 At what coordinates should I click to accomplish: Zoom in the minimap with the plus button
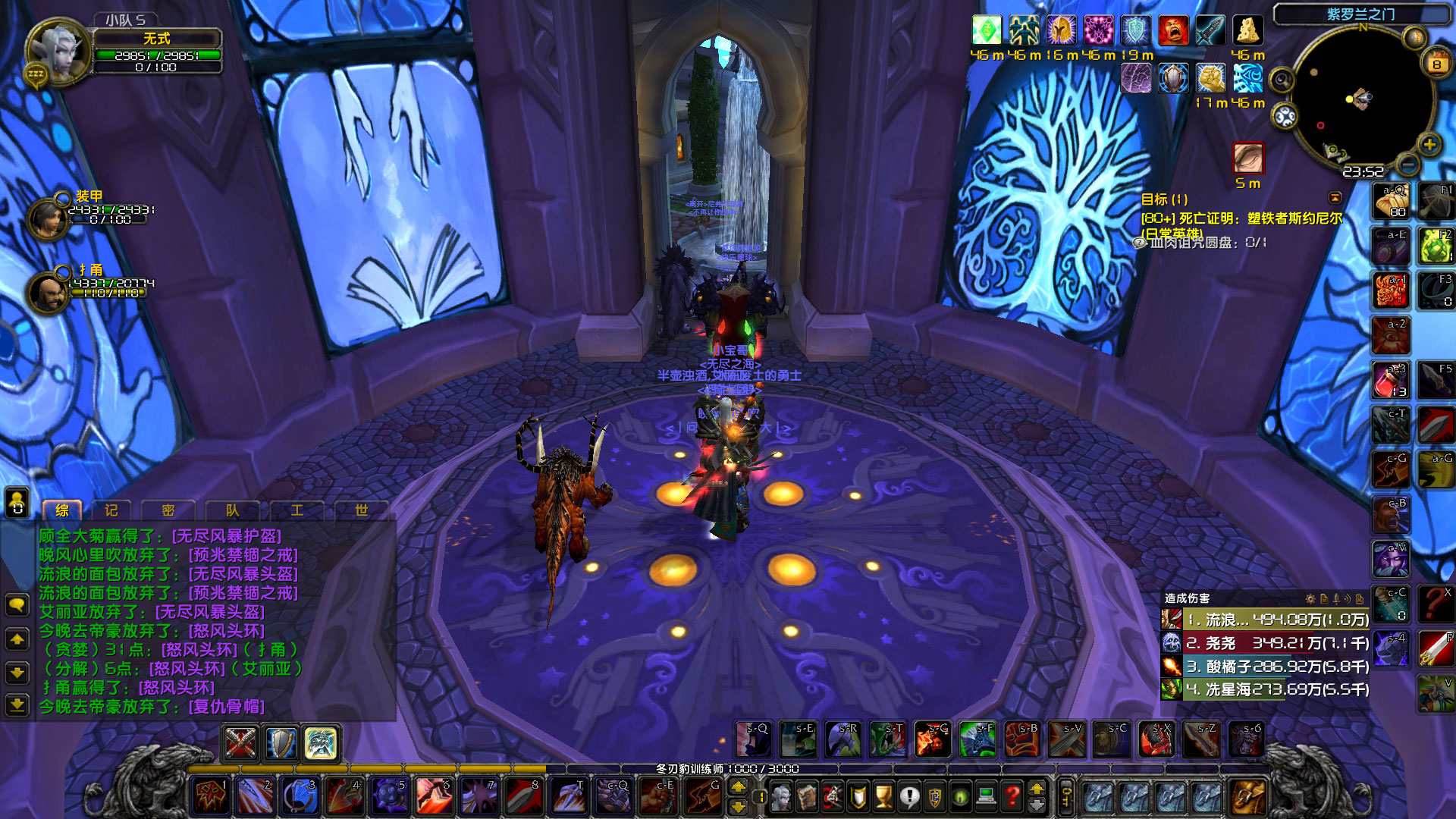pos(1429,146)
